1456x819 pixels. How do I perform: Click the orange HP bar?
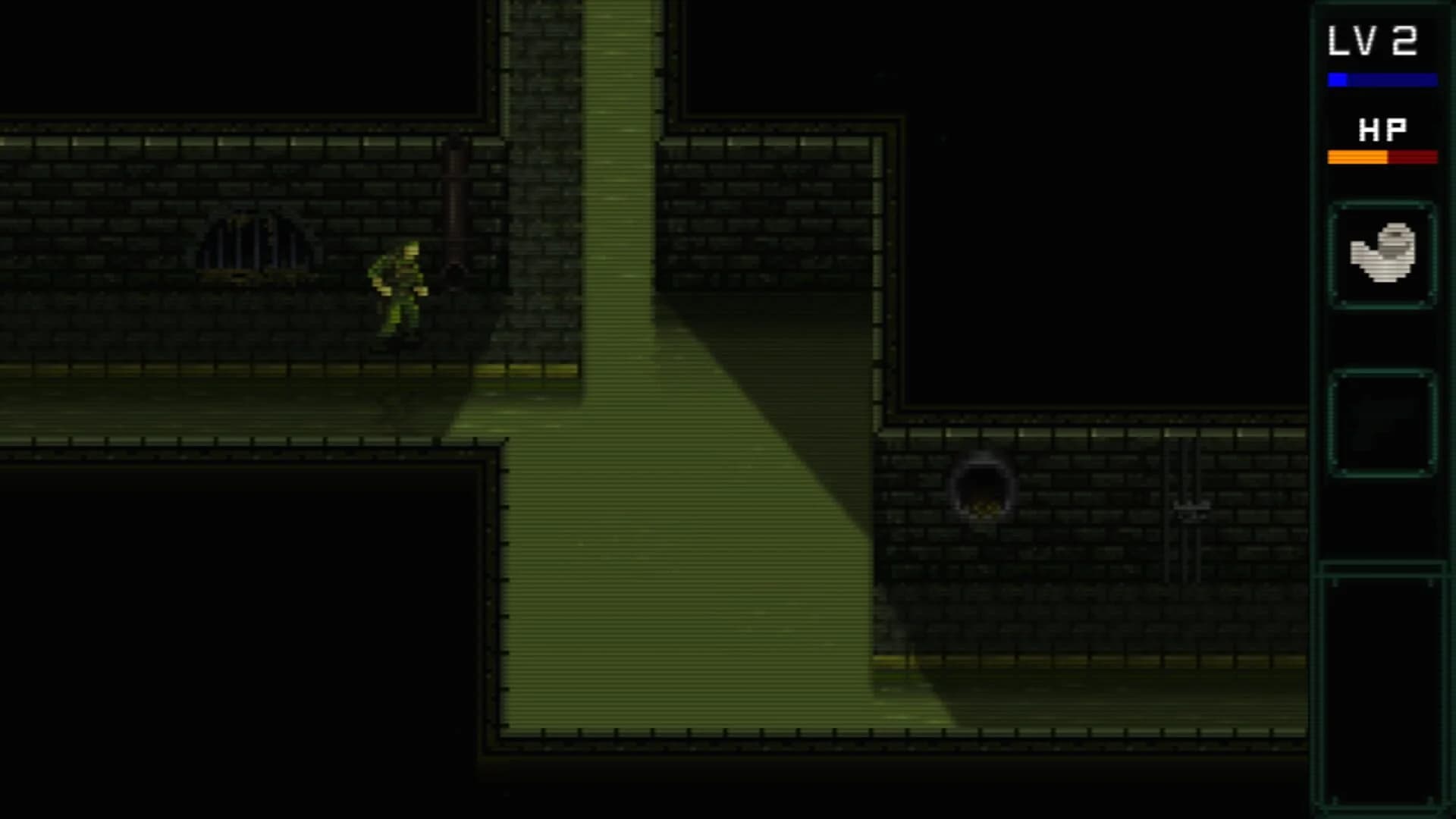(x=1356, y=157)
